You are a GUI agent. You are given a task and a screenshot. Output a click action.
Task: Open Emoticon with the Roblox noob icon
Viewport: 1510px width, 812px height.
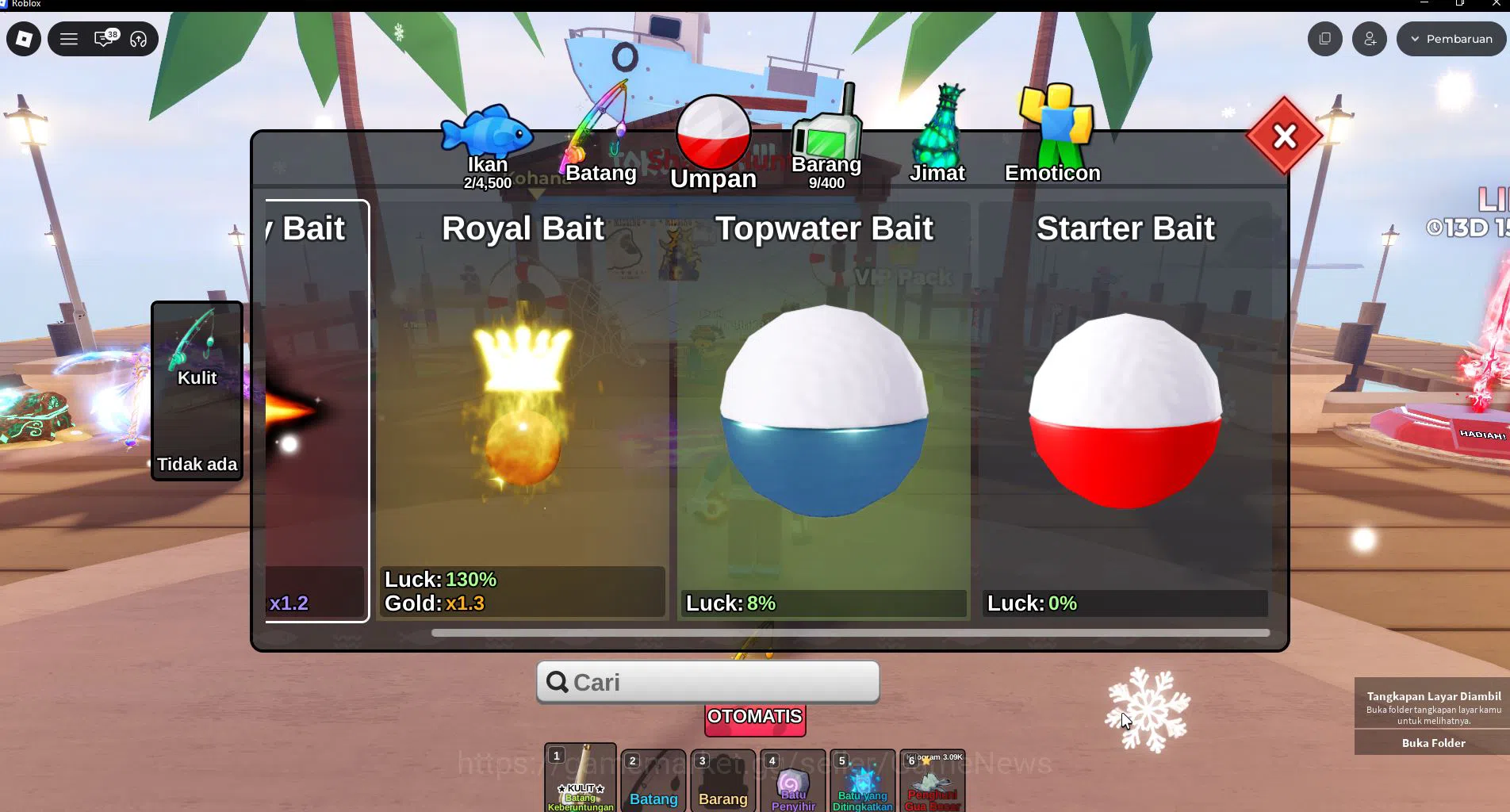(1055, 119)
